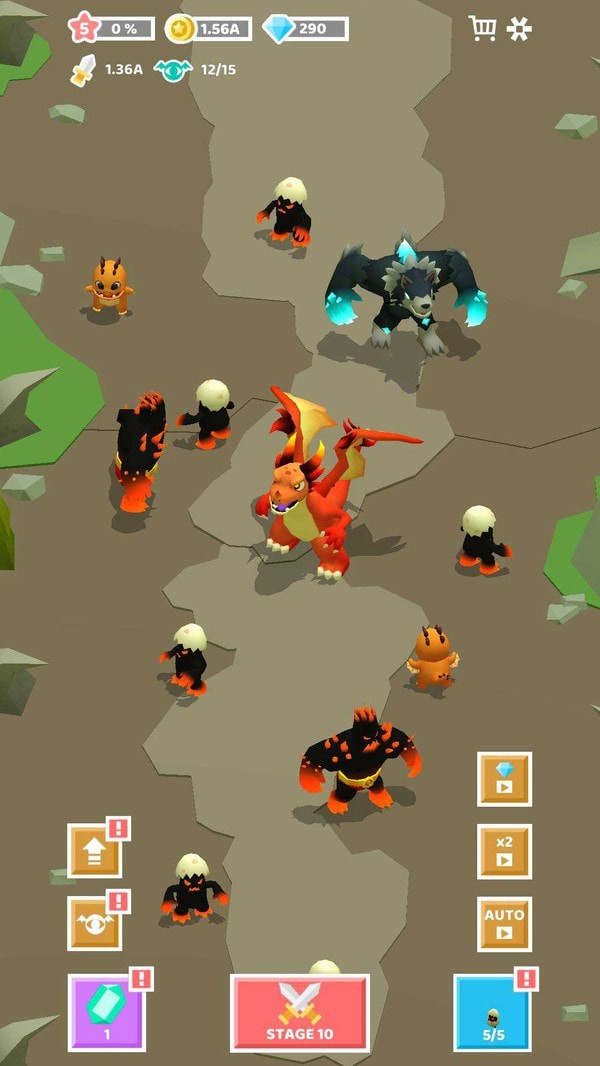600x1066 pixels.
Task: Enable the AUTO video button
Action: [x=504, y=923]
